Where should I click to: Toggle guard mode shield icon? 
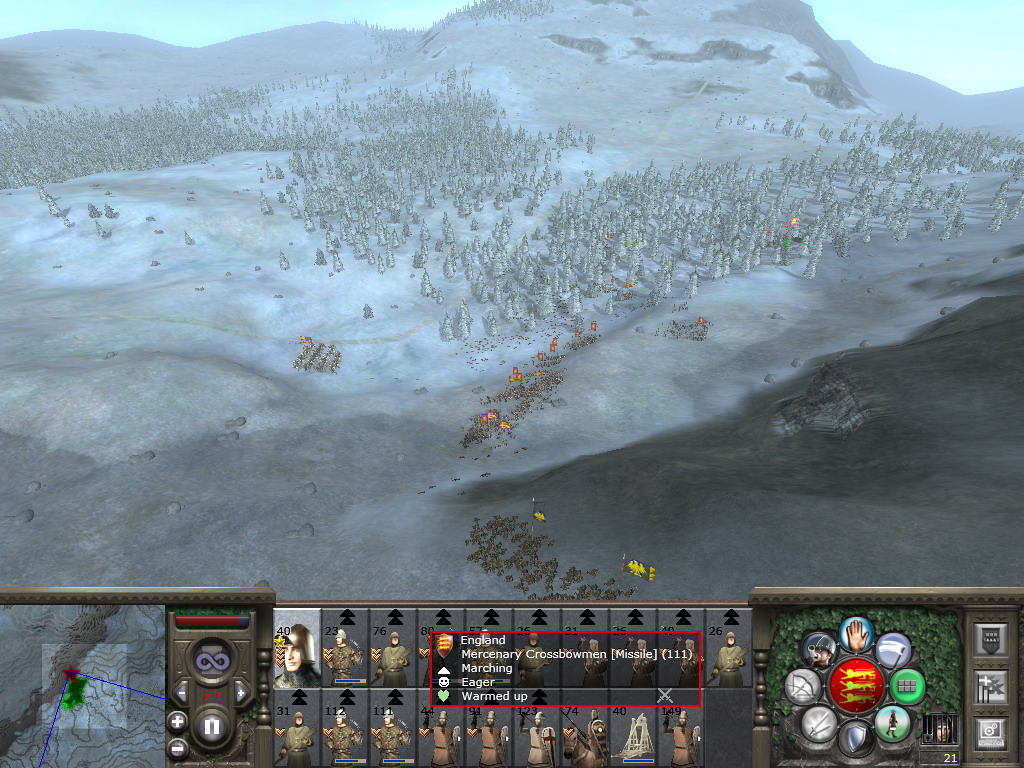pos(855,740)
